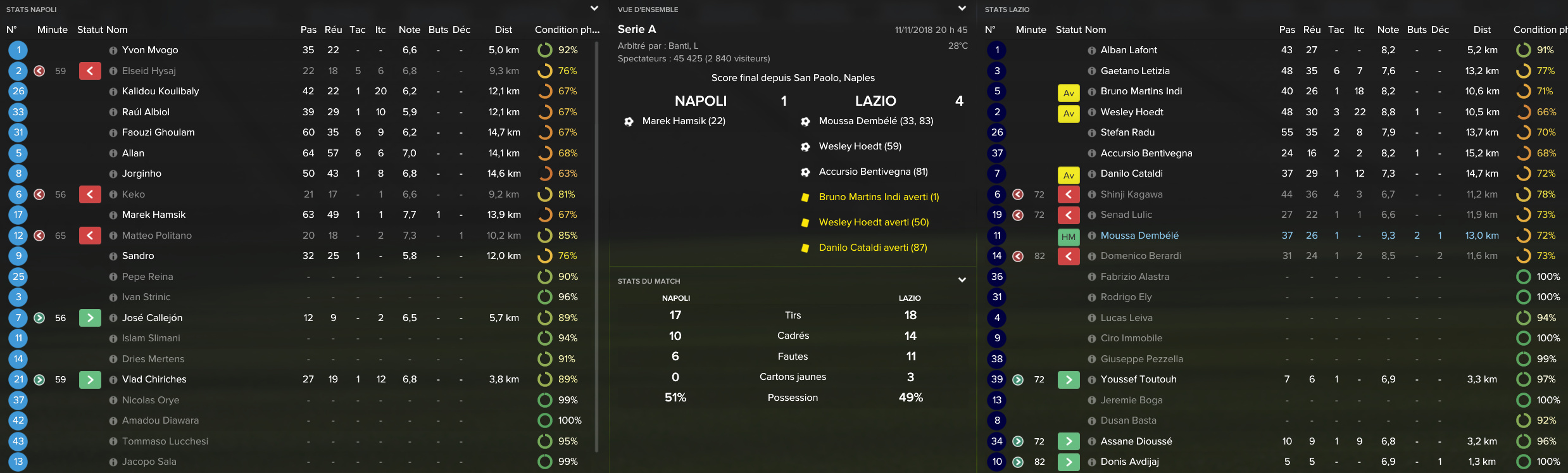
Task: Sort Napoli table by Dist column
Action: (x=503, y=30)
